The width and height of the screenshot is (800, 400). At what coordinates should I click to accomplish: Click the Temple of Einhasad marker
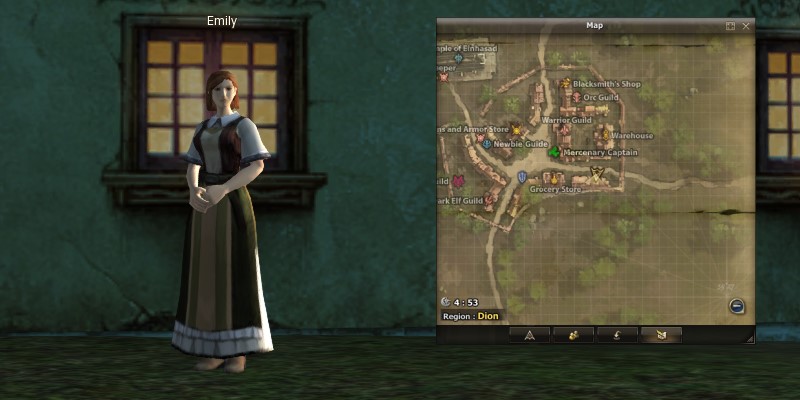tap(459, 58)
